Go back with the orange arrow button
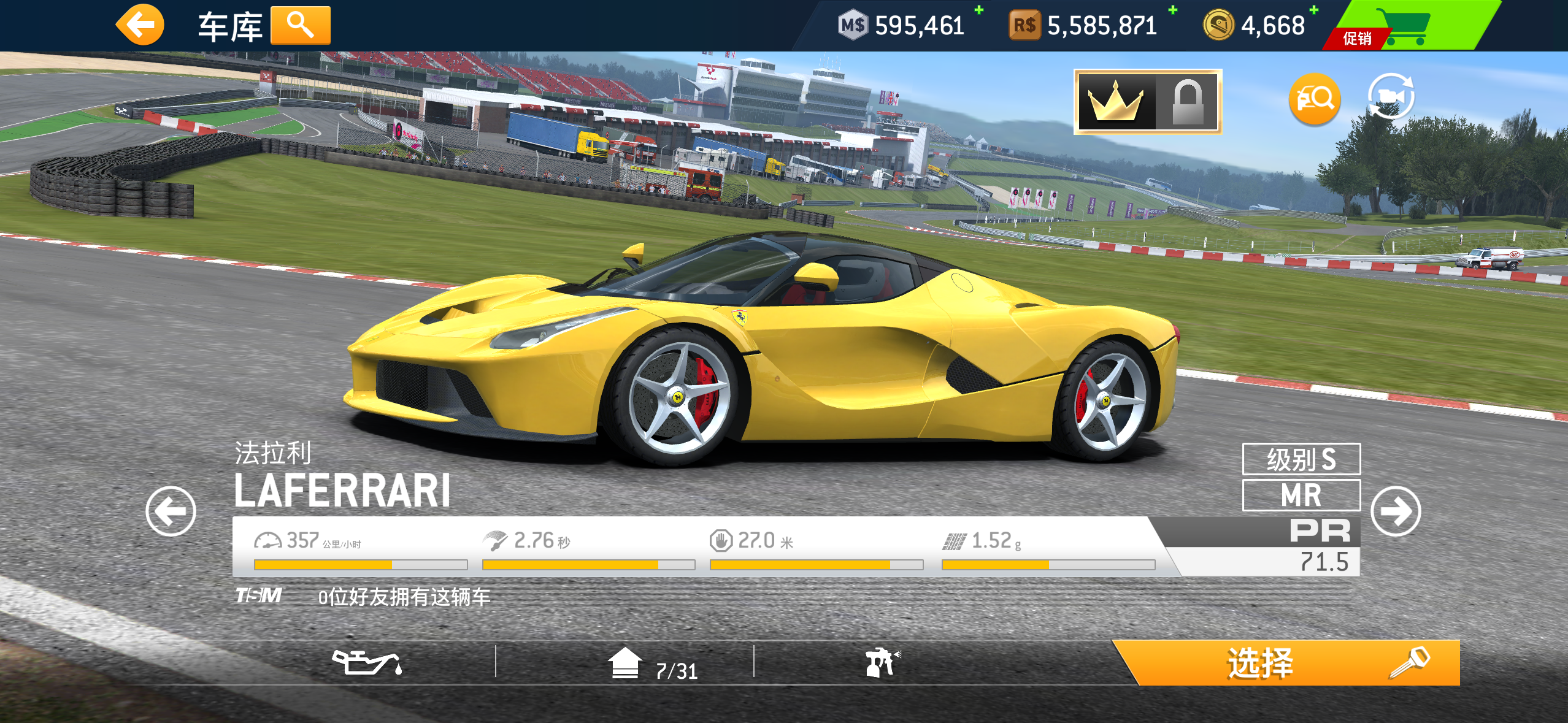This screenshot has height=723, width=1568. click(140, 25)
